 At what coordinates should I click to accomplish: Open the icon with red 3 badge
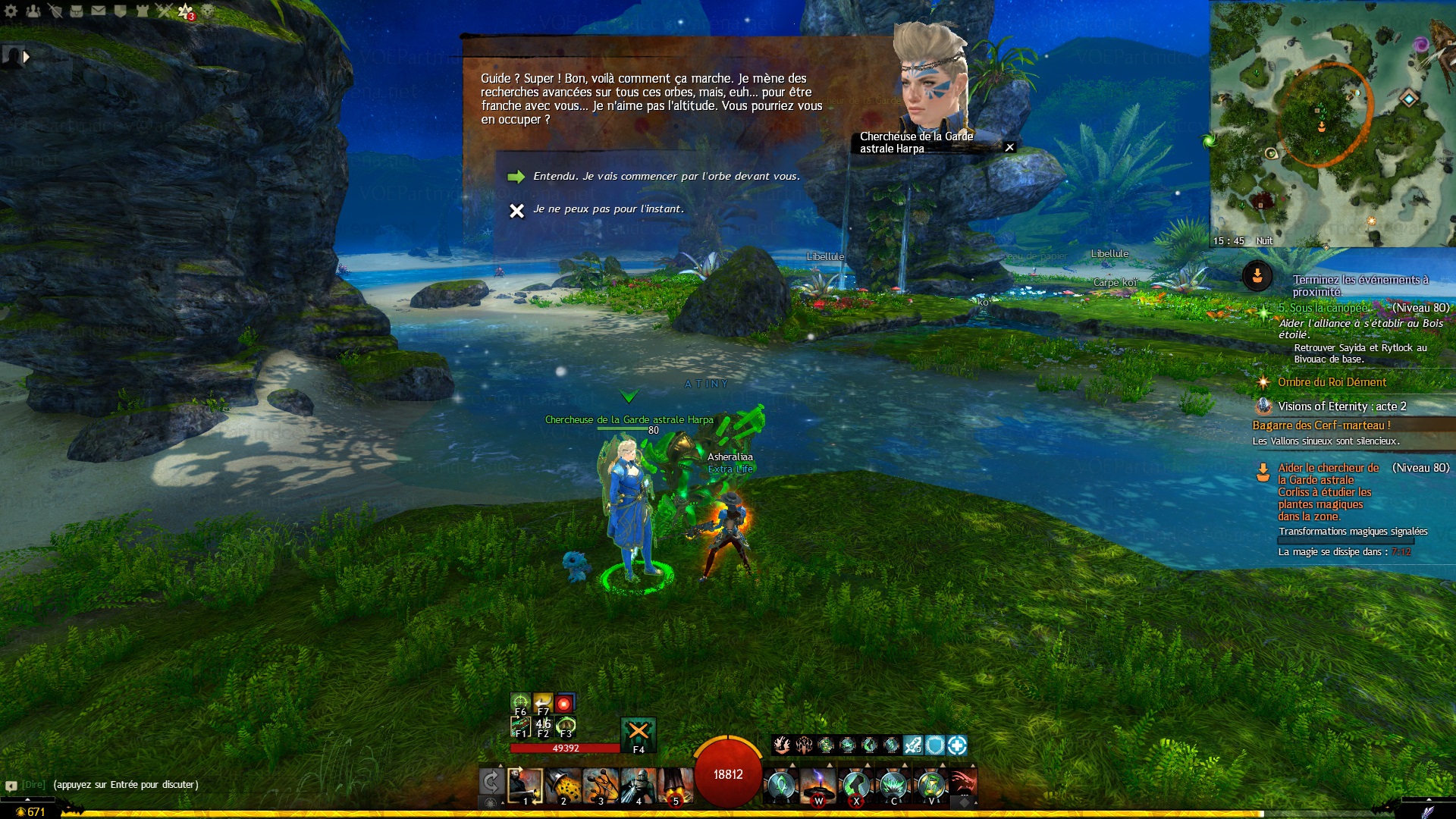click(186, 11)
